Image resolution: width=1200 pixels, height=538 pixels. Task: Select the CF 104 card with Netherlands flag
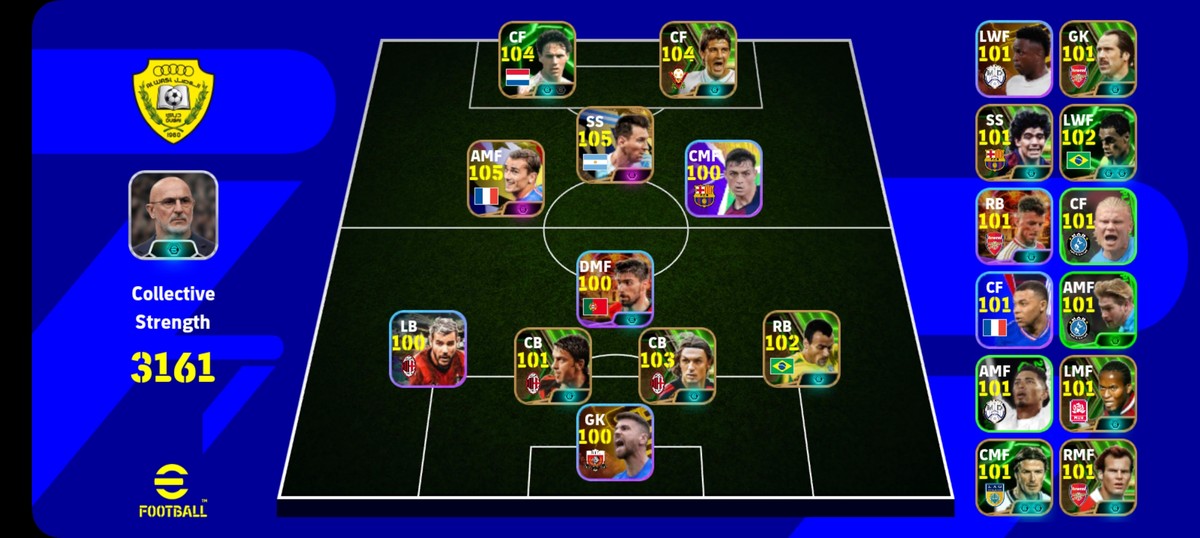537,60
